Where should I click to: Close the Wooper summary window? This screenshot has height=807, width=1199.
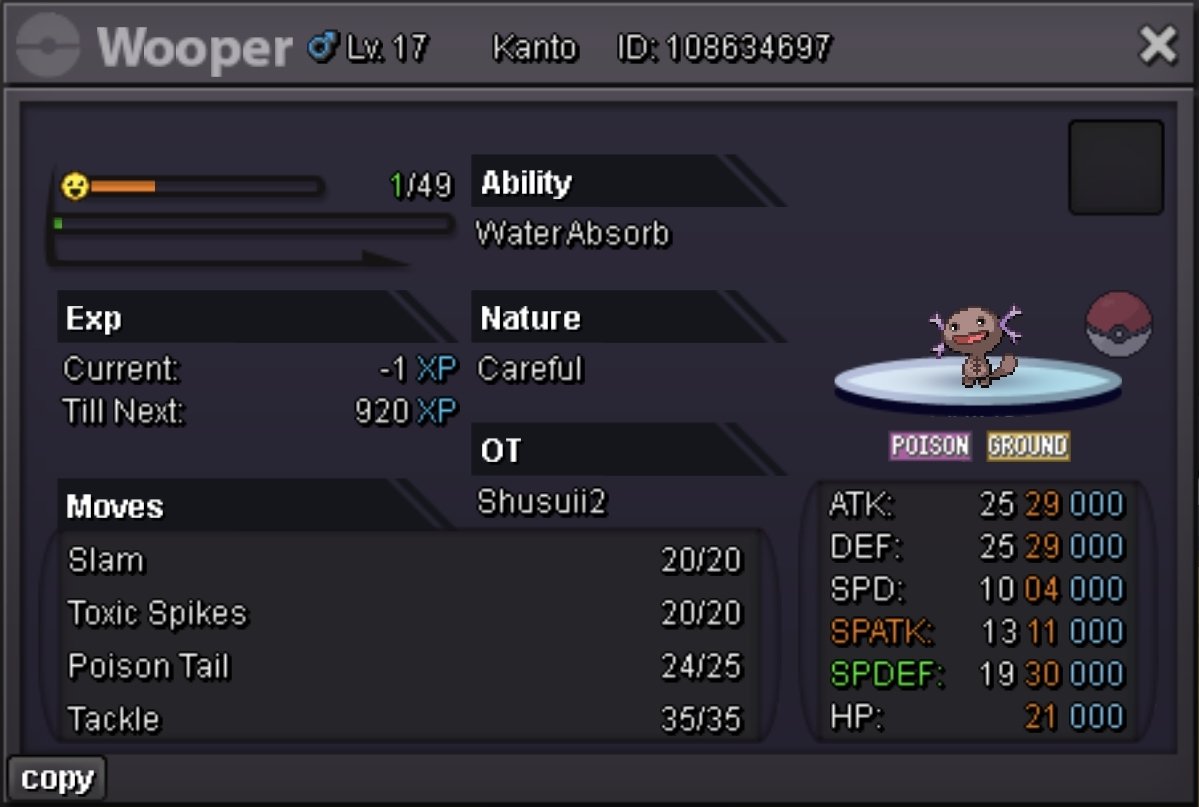click(1158, 46)
